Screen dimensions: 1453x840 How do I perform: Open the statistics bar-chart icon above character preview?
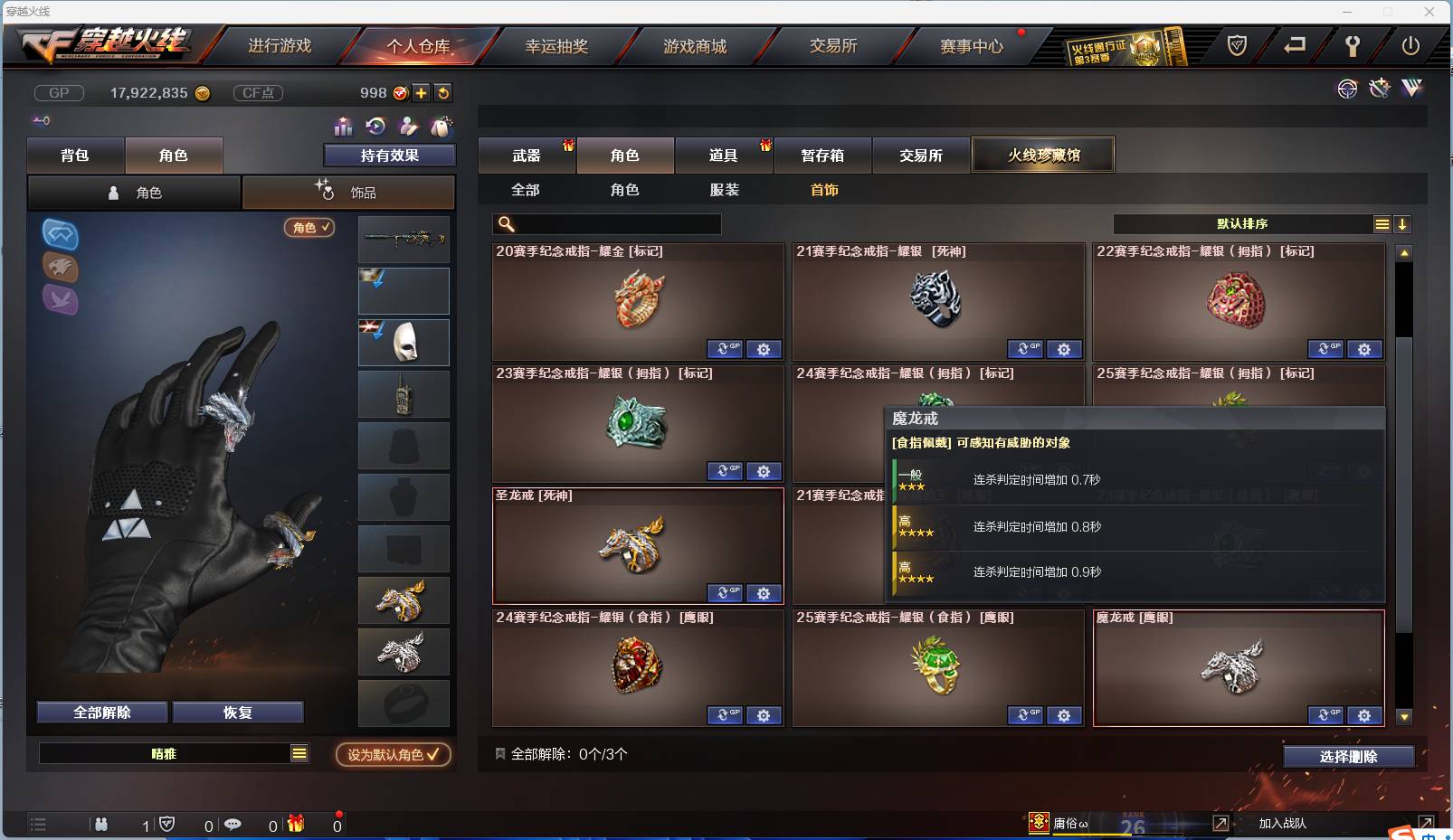click(x=344, y=127)
